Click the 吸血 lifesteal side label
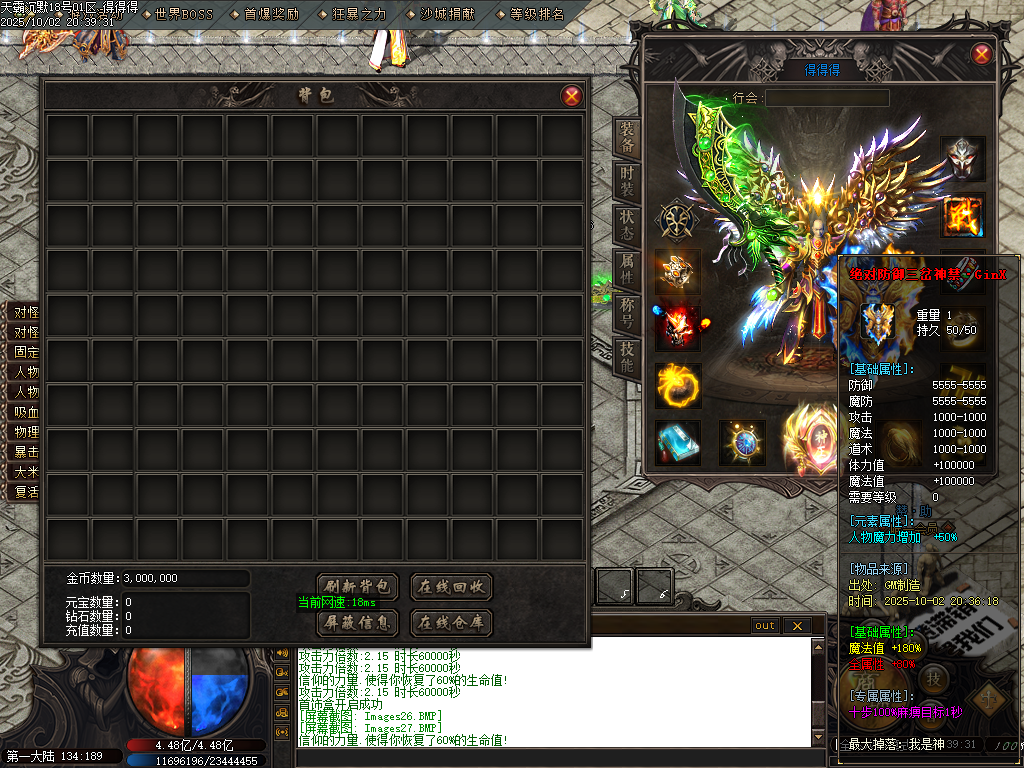This screenshot has width=1024, height=768. click(x=26, y=412)
